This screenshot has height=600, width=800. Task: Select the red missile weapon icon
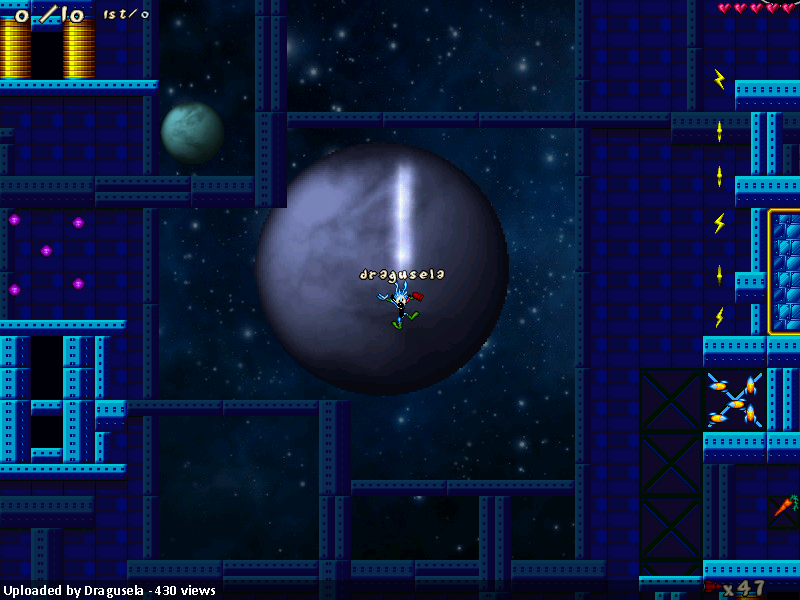pyautogui.click(x=713, y=587)
